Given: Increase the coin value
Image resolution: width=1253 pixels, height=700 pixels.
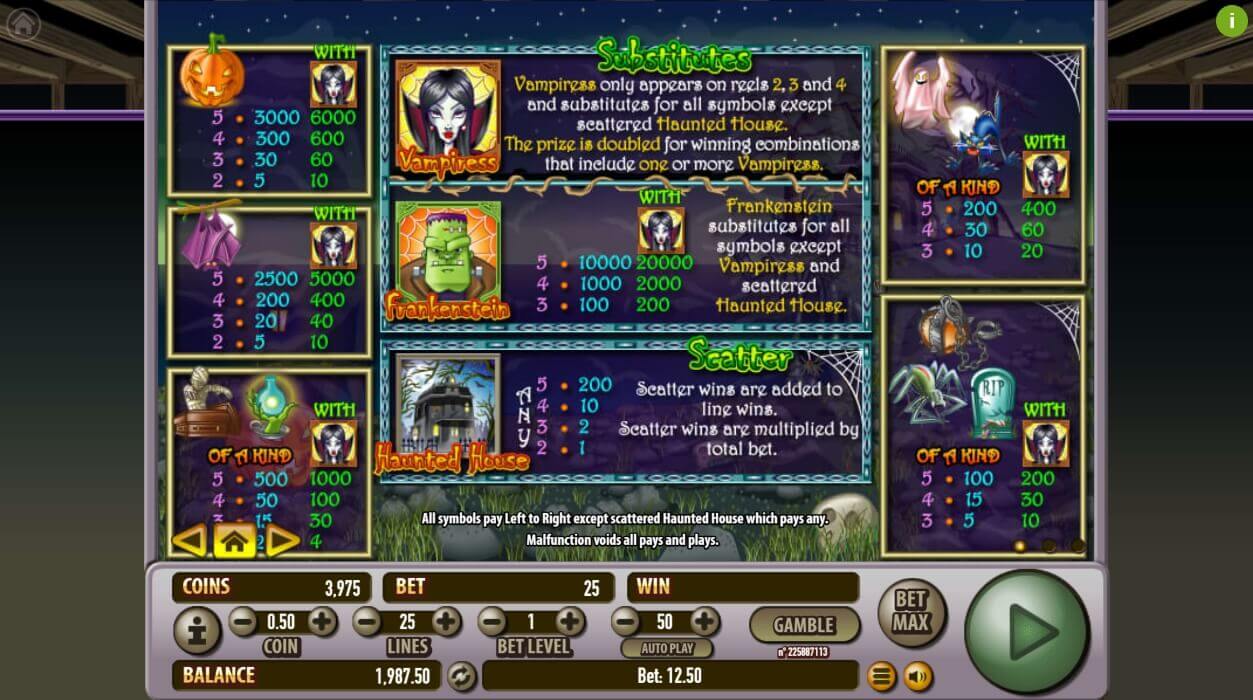Looking at the screenshot, I should (322, 622).
